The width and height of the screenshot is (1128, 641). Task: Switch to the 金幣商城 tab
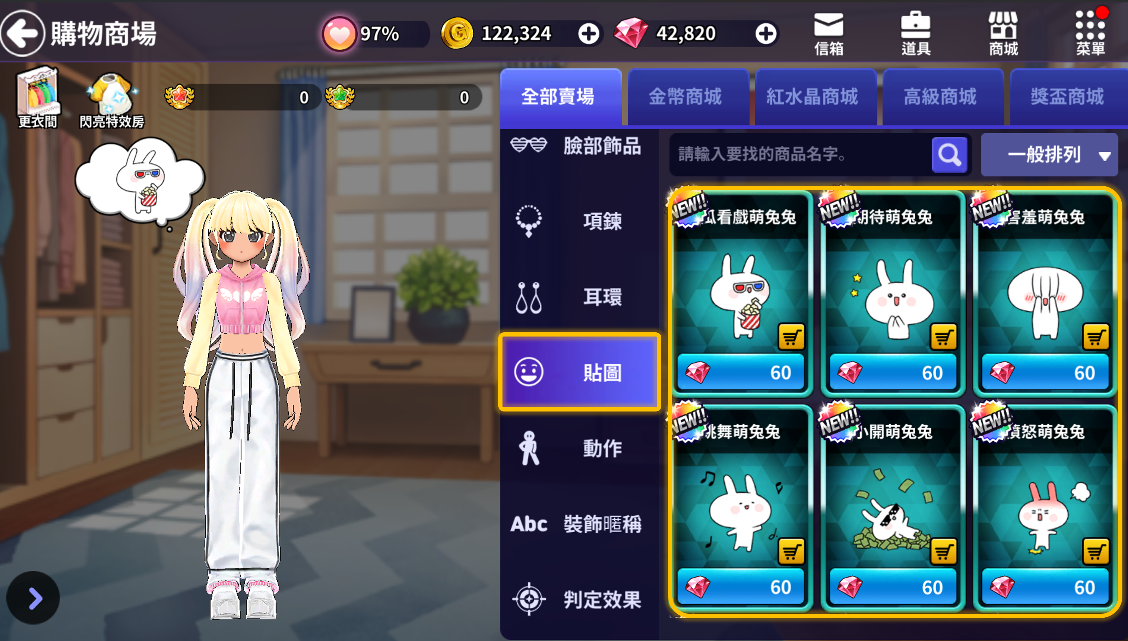685,97
